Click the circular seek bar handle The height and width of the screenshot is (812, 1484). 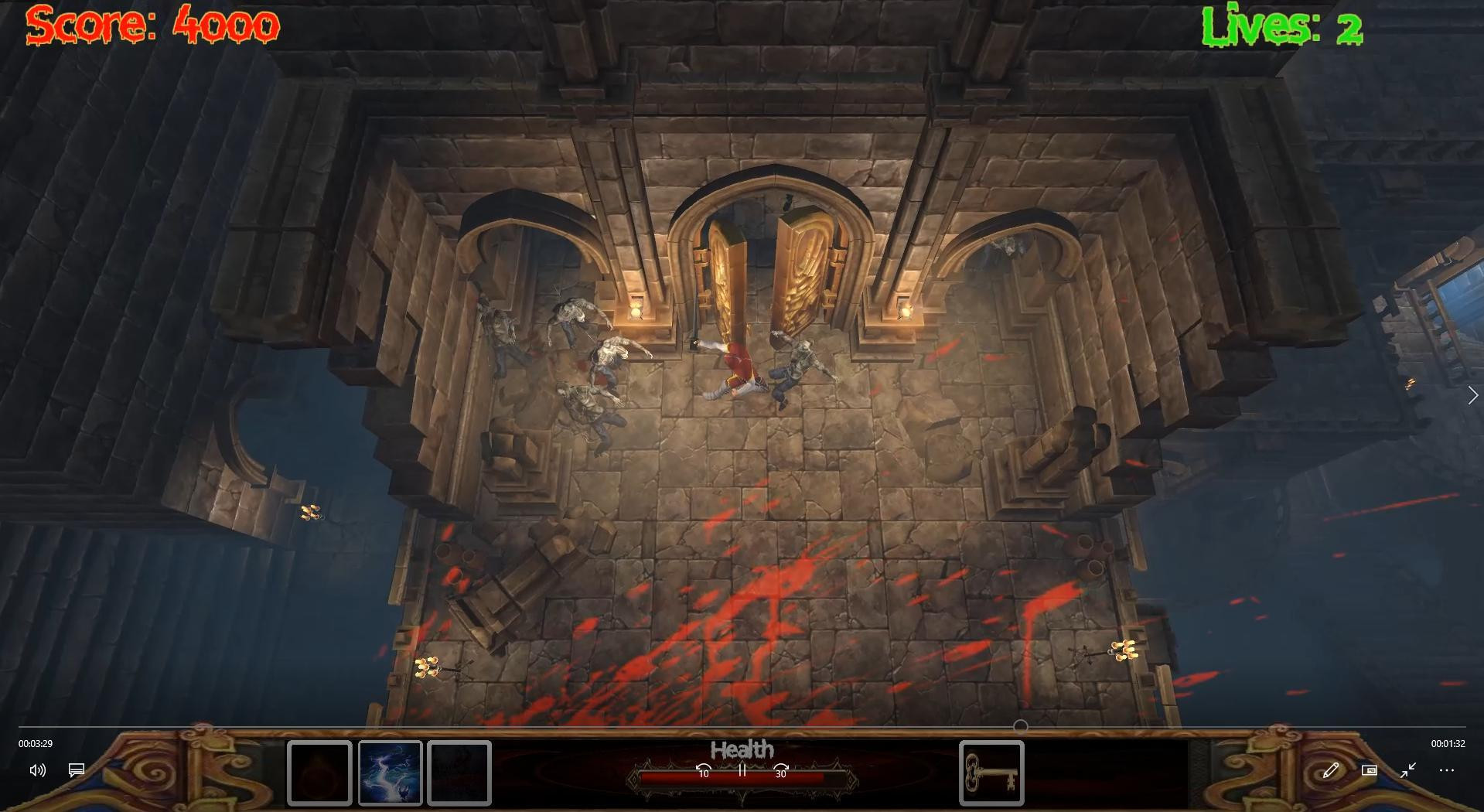[1022, 725]
